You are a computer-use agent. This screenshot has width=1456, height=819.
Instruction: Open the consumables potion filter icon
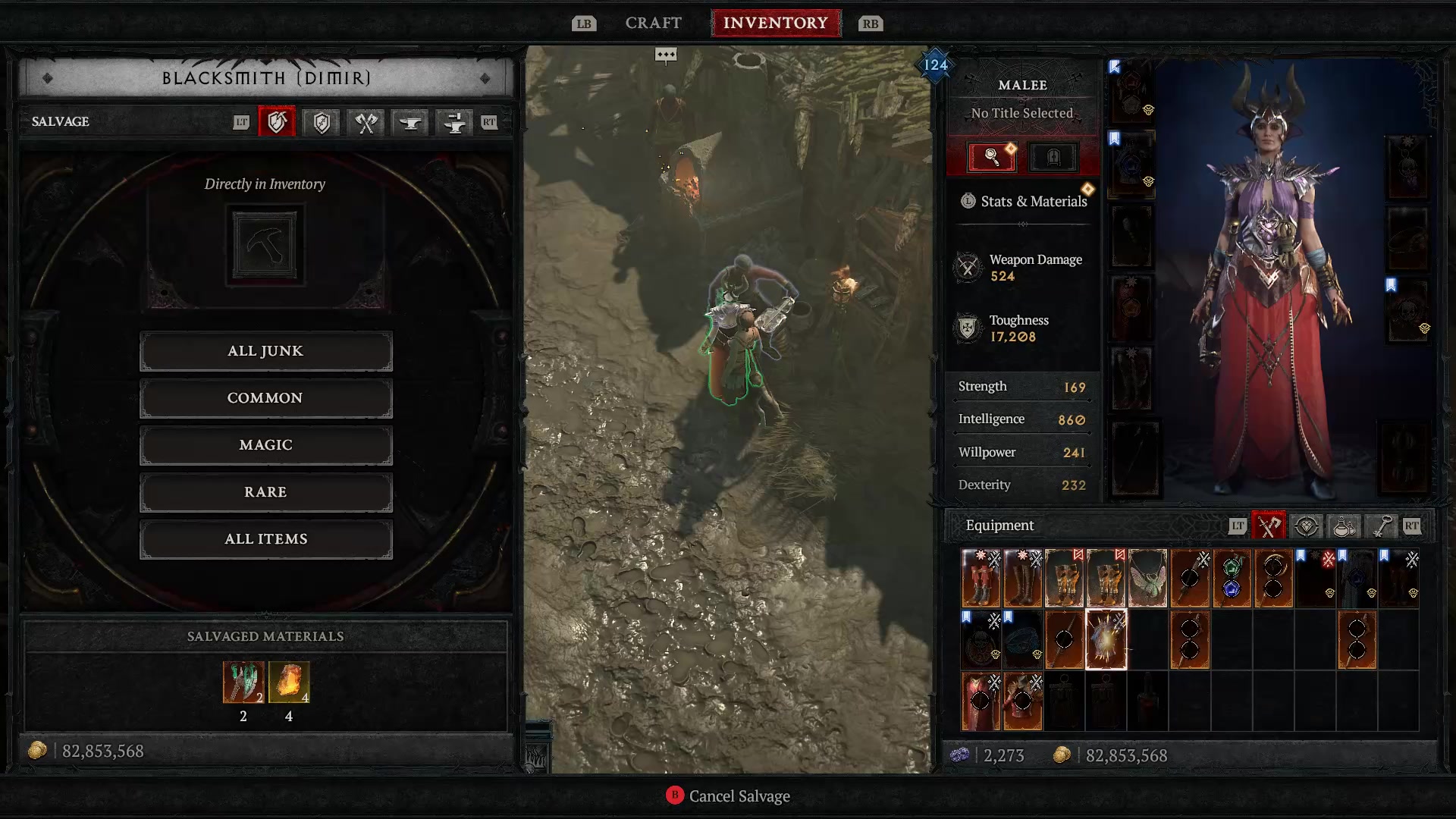click(x=1343, y=526)
